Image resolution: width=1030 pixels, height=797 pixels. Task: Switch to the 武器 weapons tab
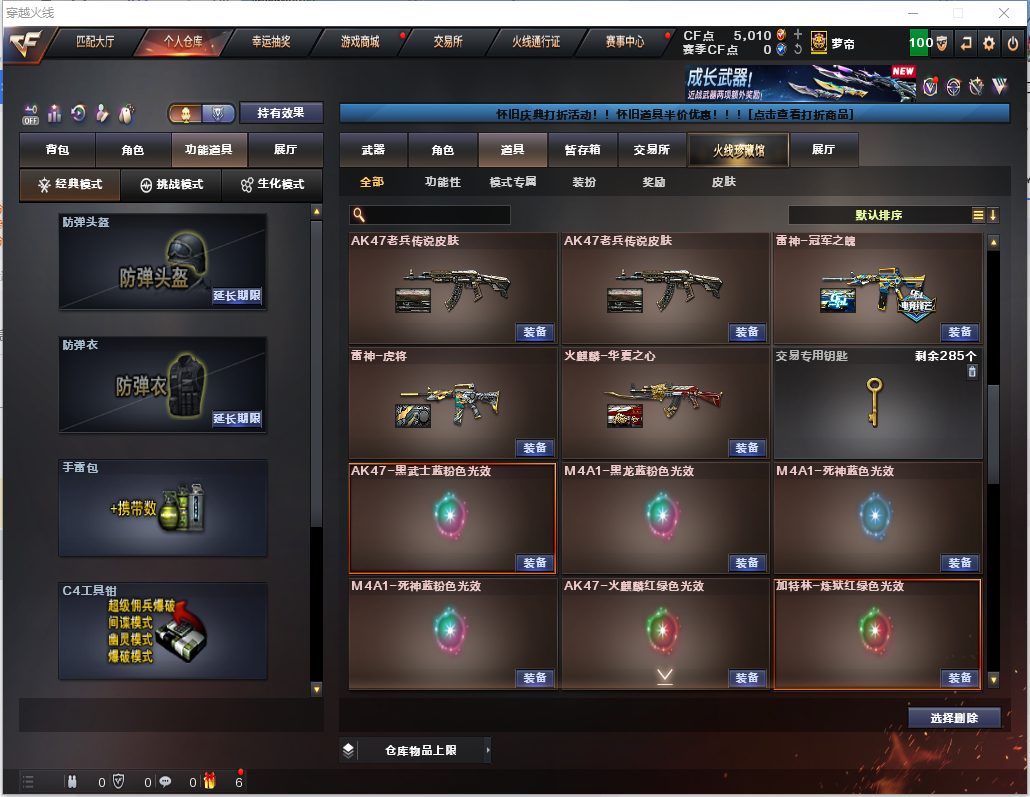(373, 150)
